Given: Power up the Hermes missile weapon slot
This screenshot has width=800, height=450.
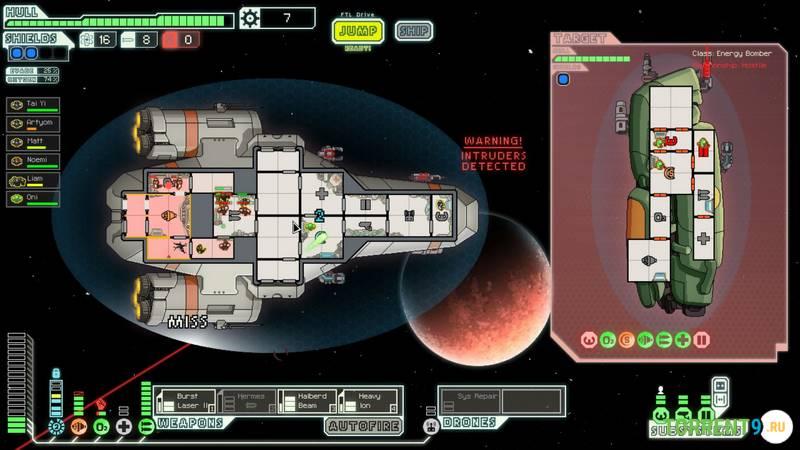Looking at the screenshot, I should pos(248,402).
